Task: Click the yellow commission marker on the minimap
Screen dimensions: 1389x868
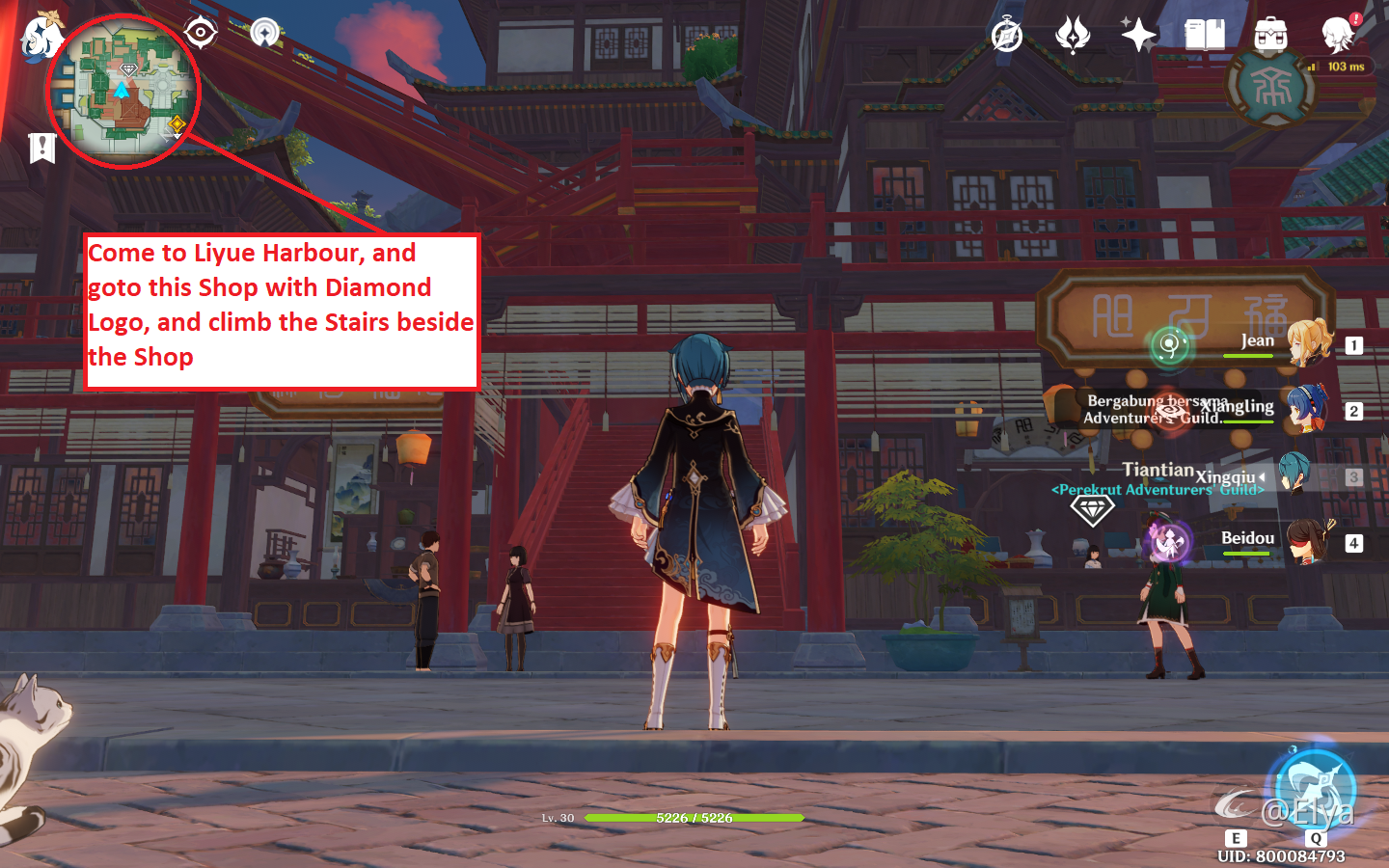Action: (x=176, y=122)
